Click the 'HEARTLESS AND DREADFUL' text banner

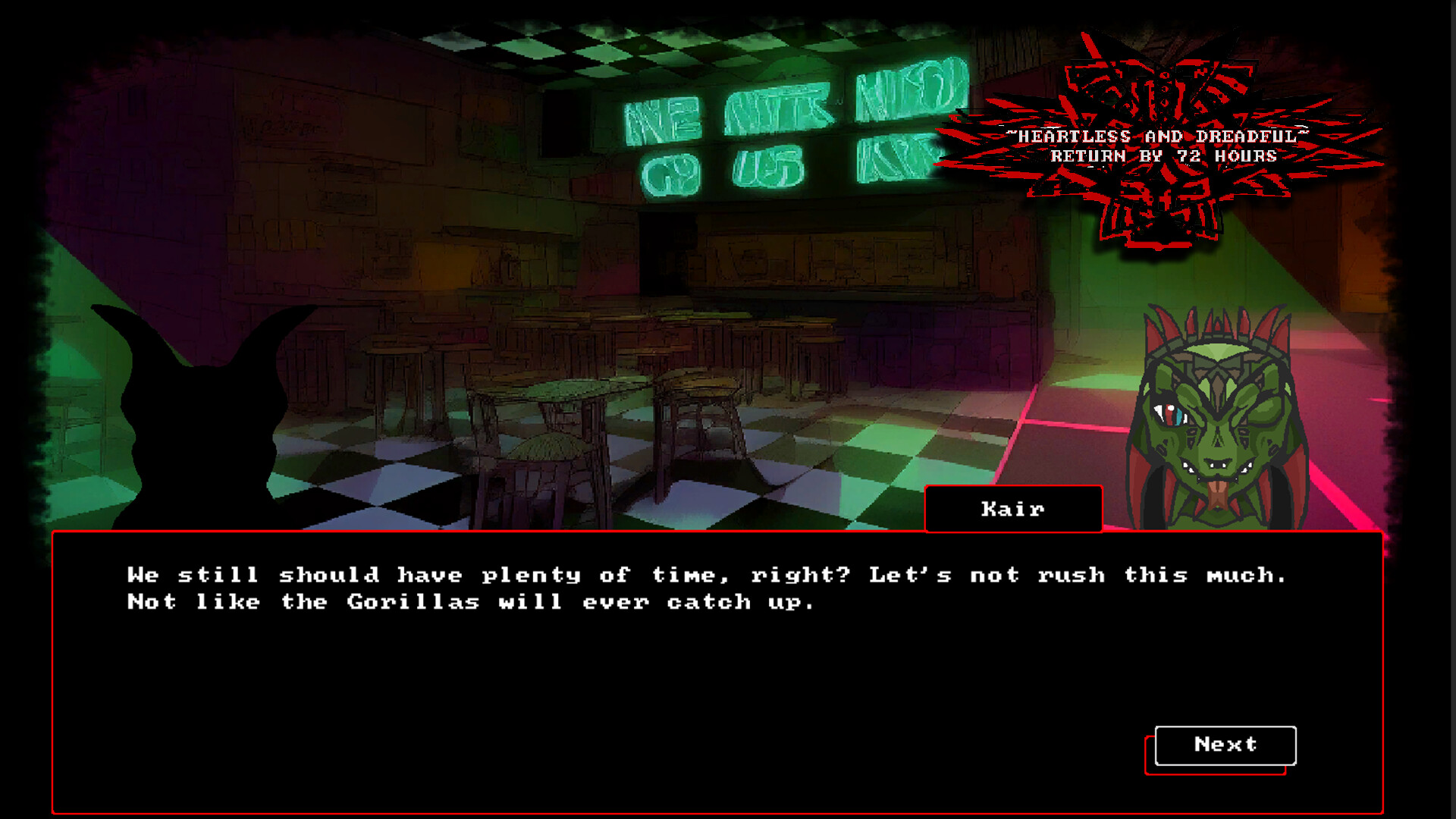pyautogui.click(x=1156, y=136)
